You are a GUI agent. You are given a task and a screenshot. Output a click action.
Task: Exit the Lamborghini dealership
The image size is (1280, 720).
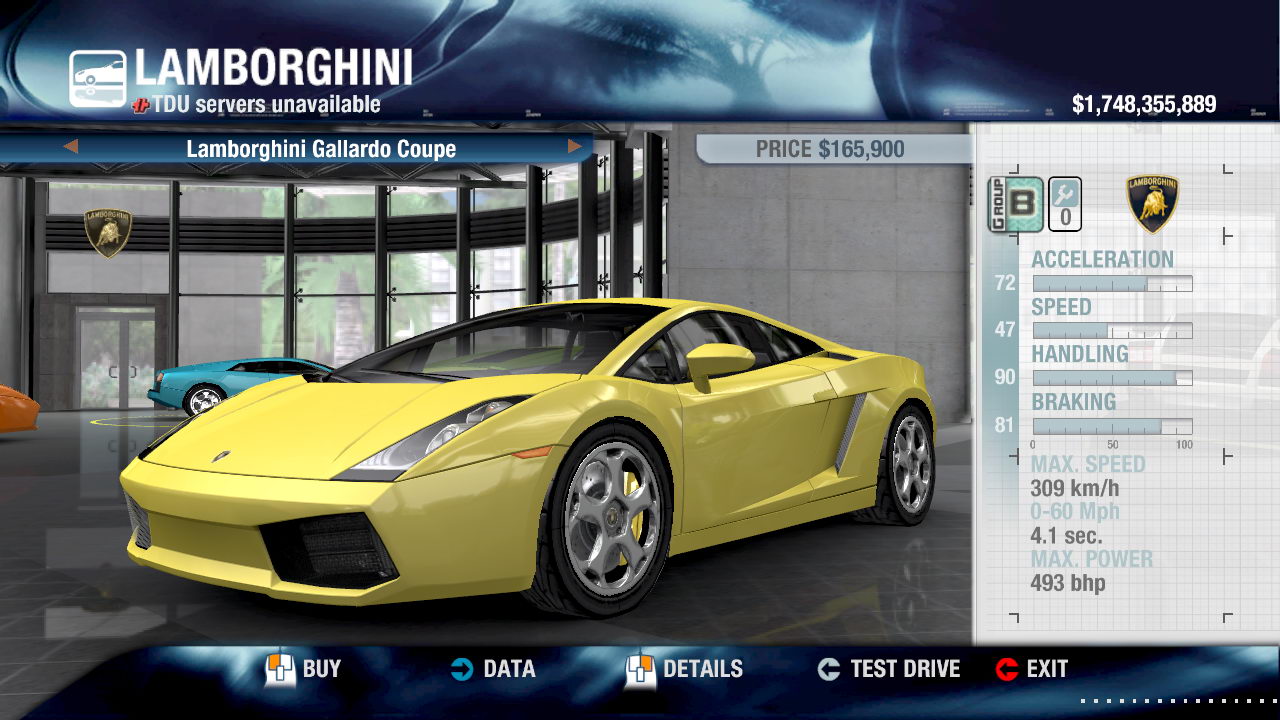click(x=1032, y=669)
